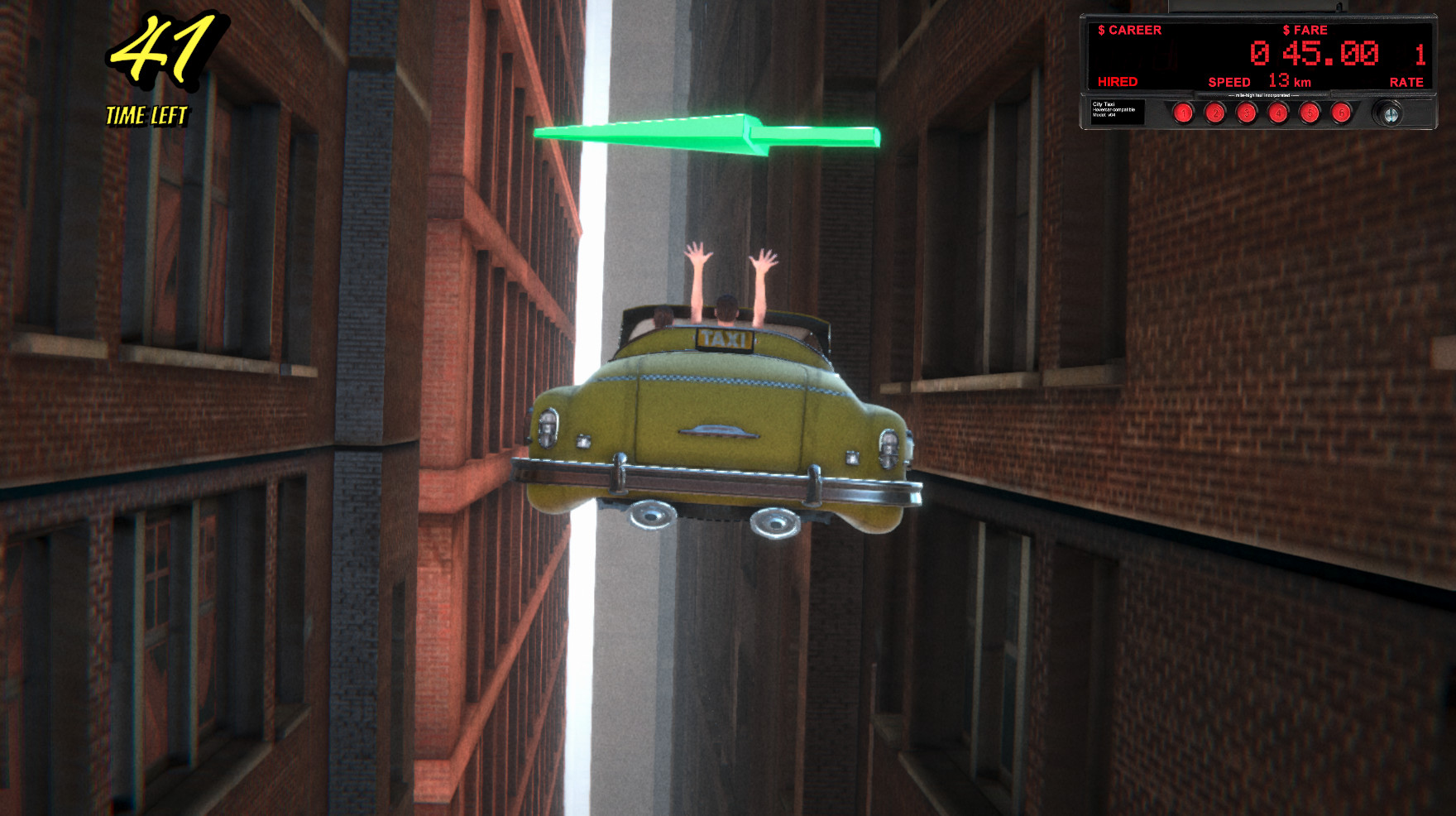
Task: Activate red meter button 3
Action: [x=1246, y=113]
